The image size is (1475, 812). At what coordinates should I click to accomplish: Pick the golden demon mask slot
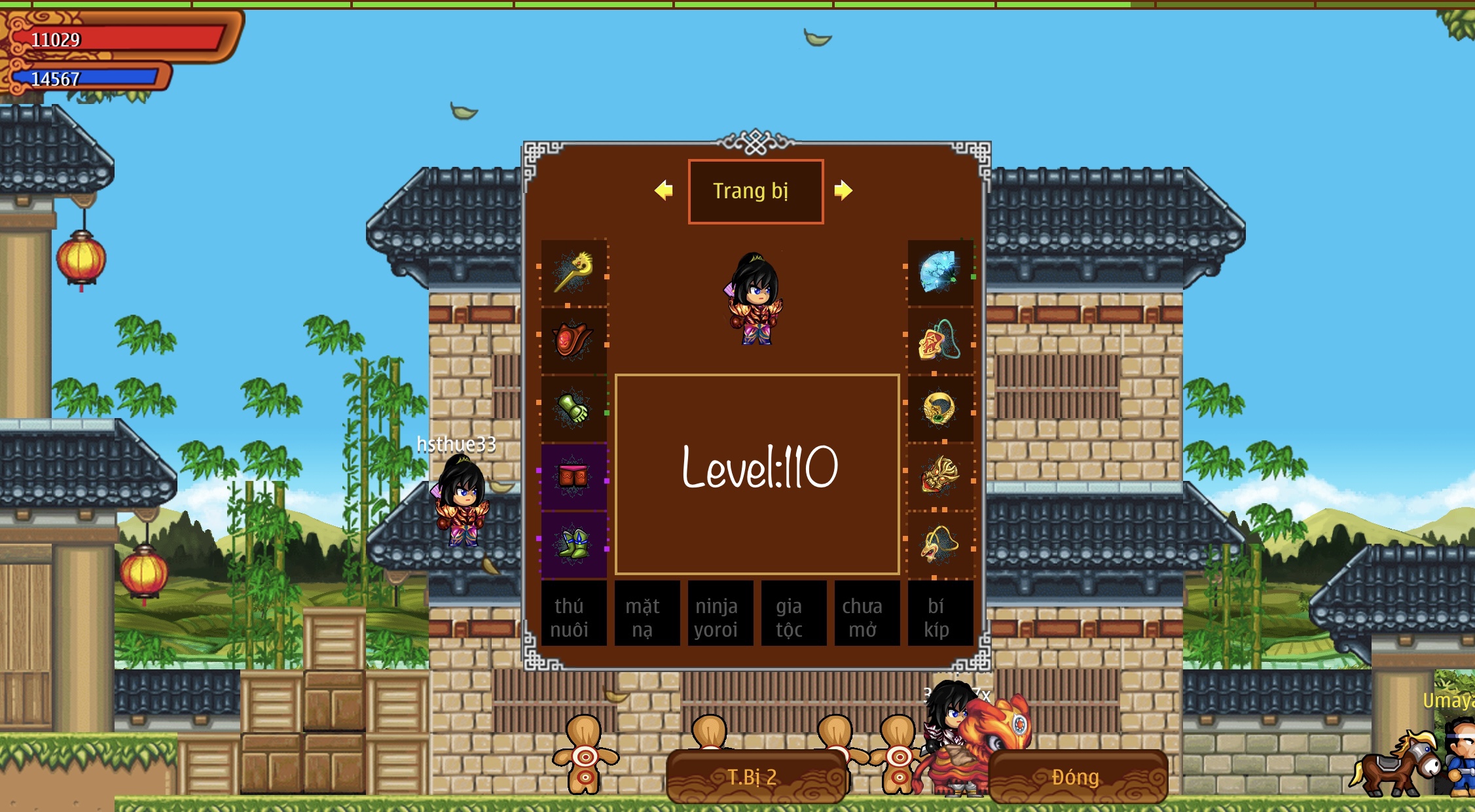940,477
